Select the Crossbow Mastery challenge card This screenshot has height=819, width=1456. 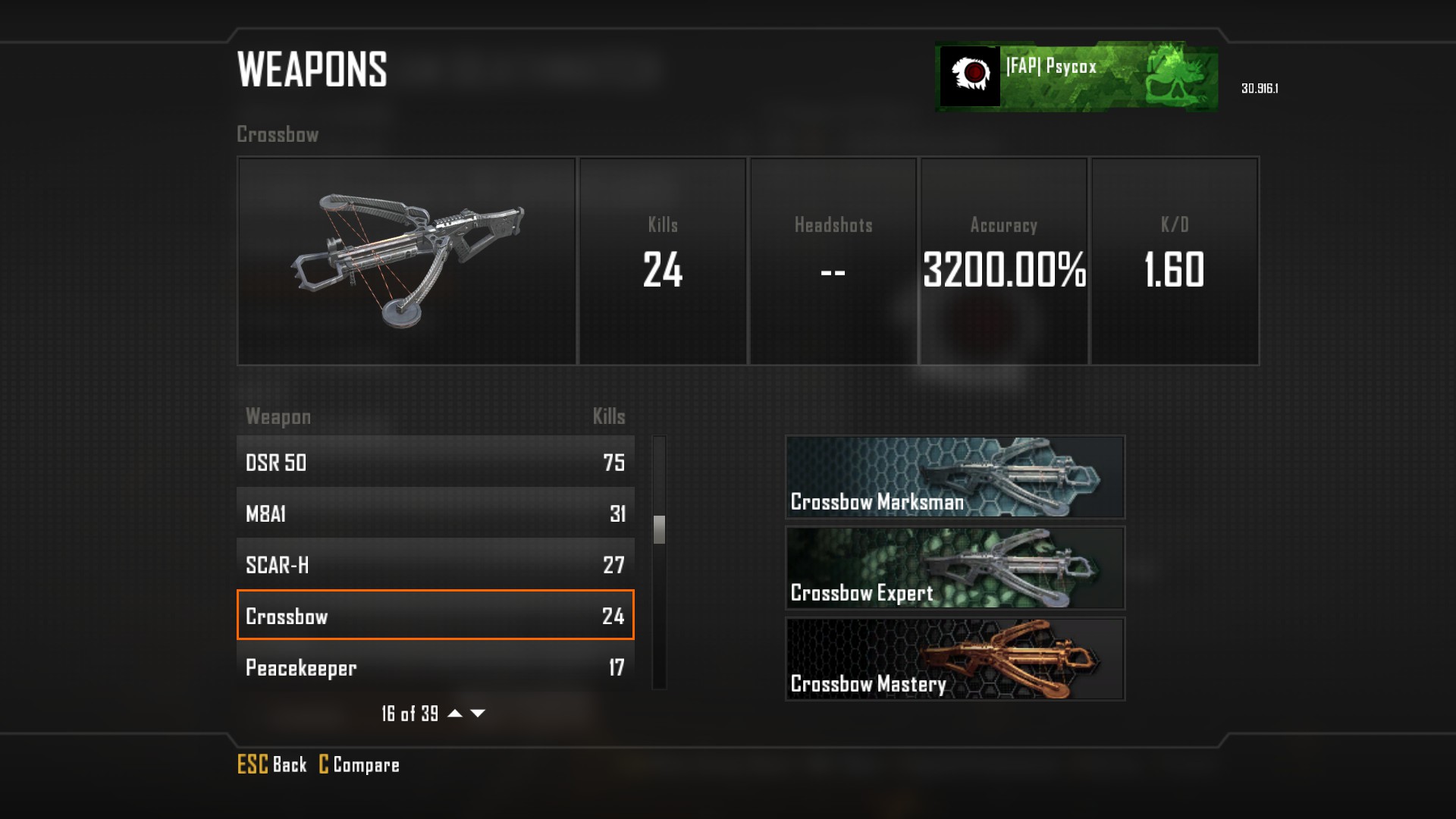coord(955,659)
